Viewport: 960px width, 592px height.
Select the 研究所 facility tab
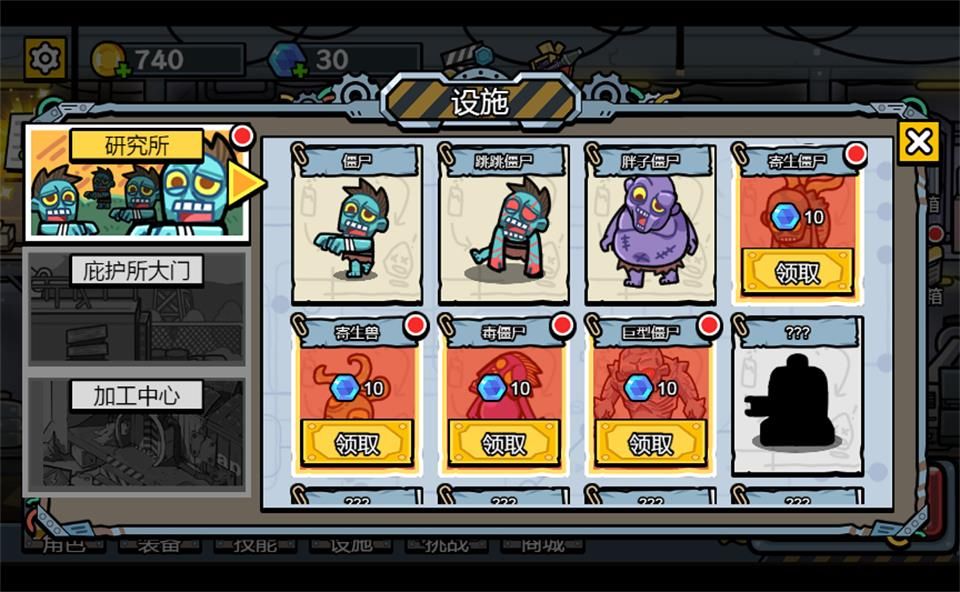[x=137, y=185]
